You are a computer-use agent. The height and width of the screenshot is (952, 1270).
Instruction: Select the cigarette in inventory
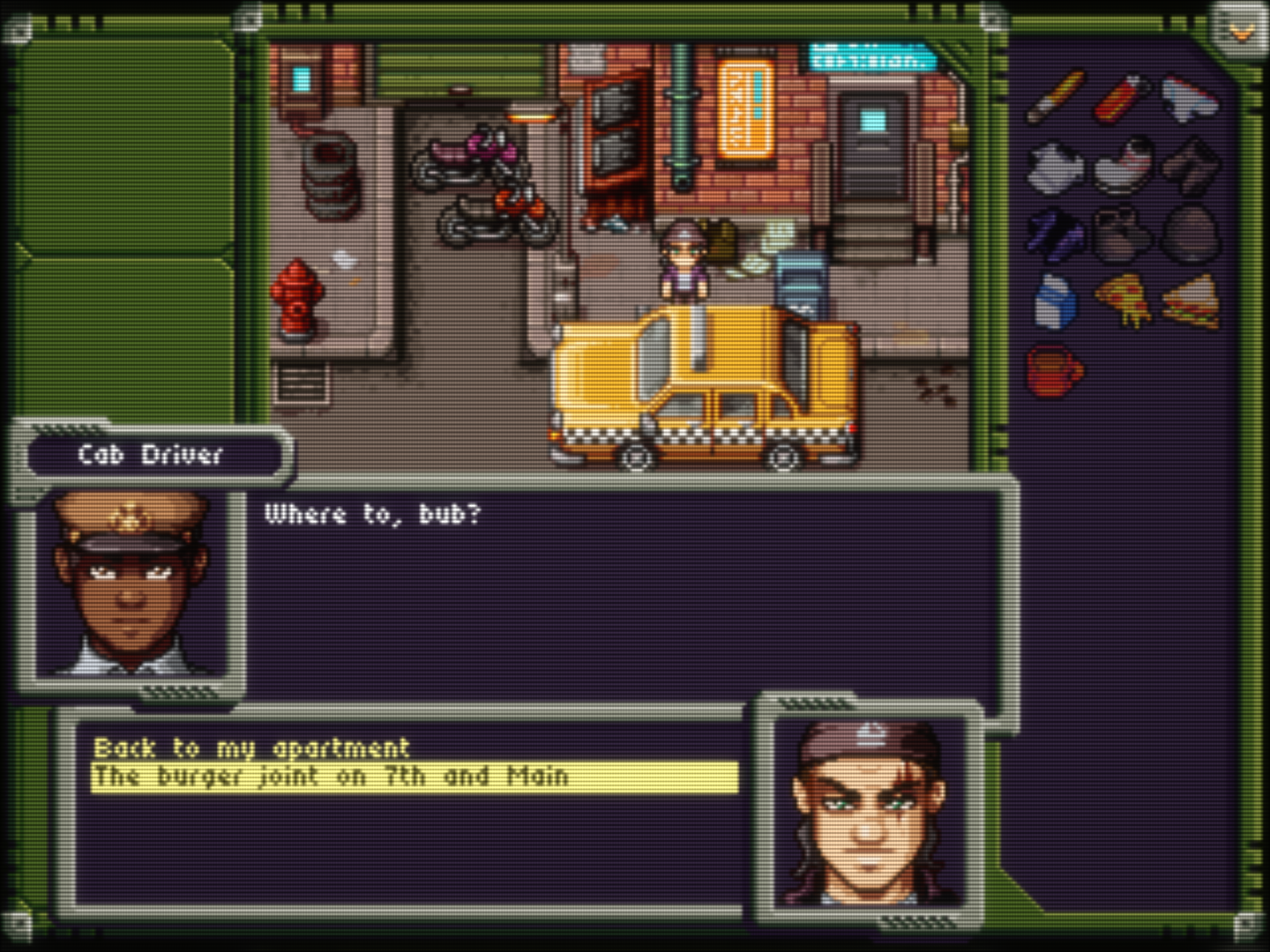tap(1056, 97)
